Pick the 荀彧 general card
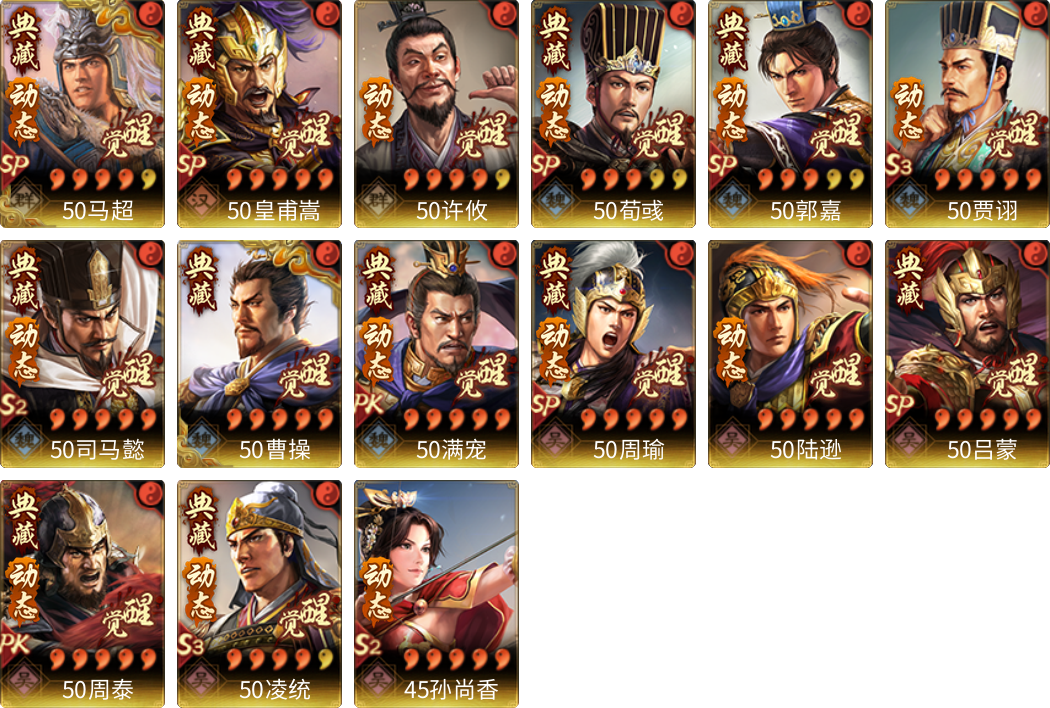Viewport: 1050px width, 708px height. (x=613, y=114)
